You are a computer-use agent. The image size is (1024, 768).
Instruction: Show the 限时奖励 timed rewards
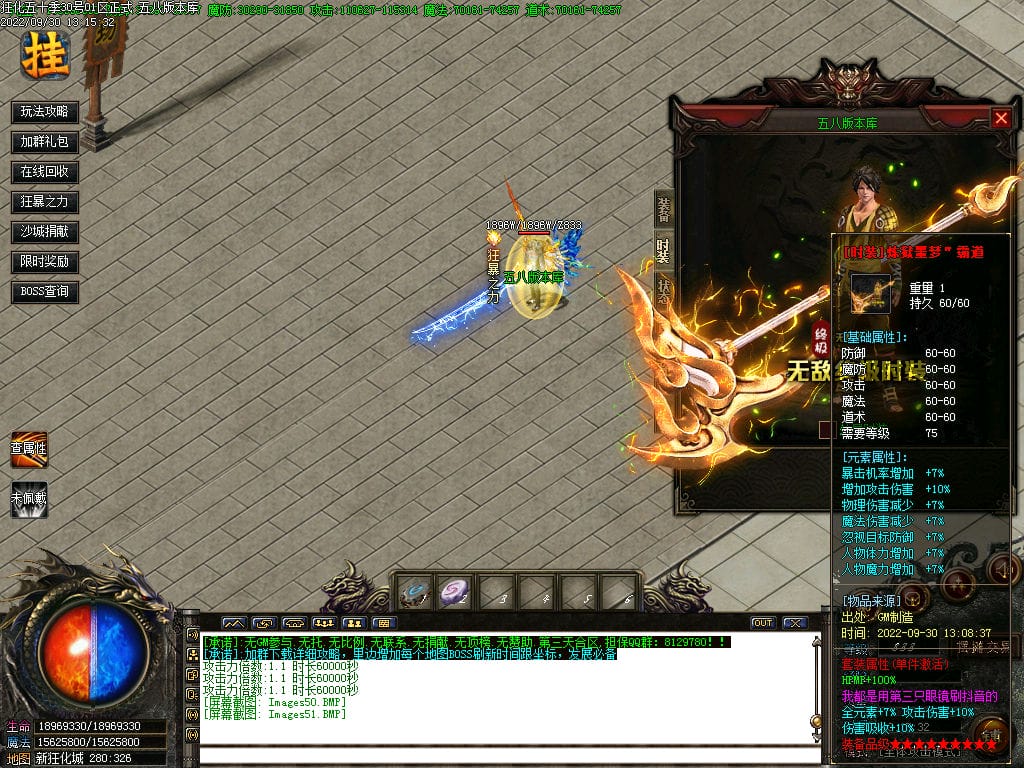point(45,262)
